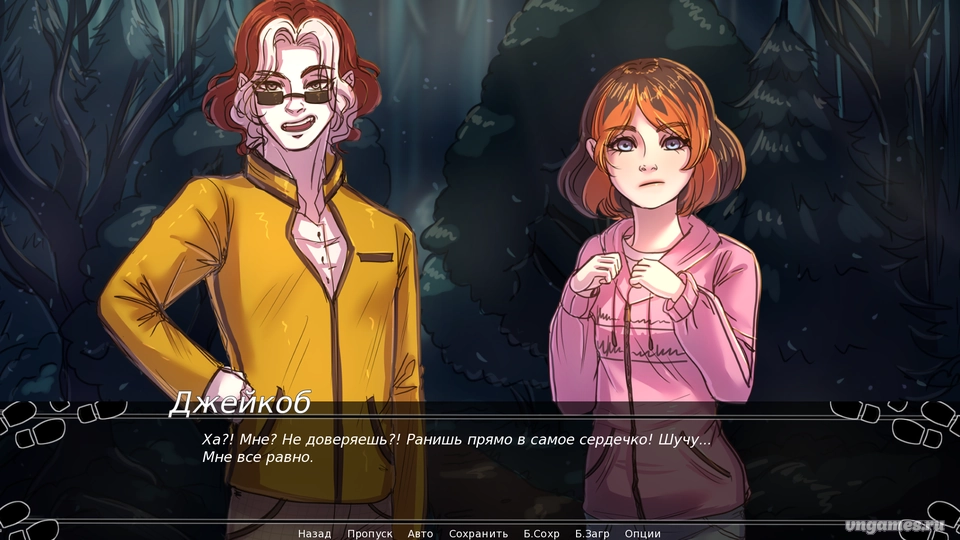Advance the Джейкоб dialogue text box
Viewport: 960px width, 540px height.
480,460
